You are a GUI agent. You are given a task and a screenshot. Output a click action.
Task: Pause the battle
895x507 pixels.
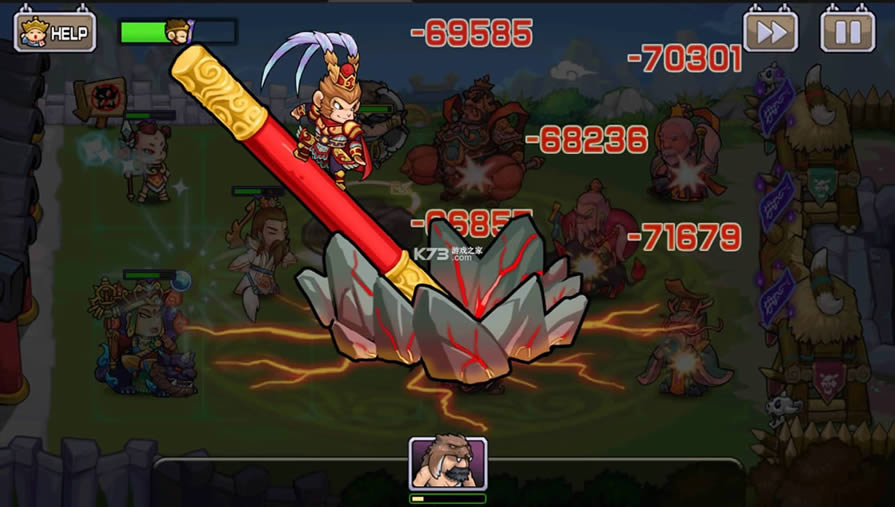point(847,32)
